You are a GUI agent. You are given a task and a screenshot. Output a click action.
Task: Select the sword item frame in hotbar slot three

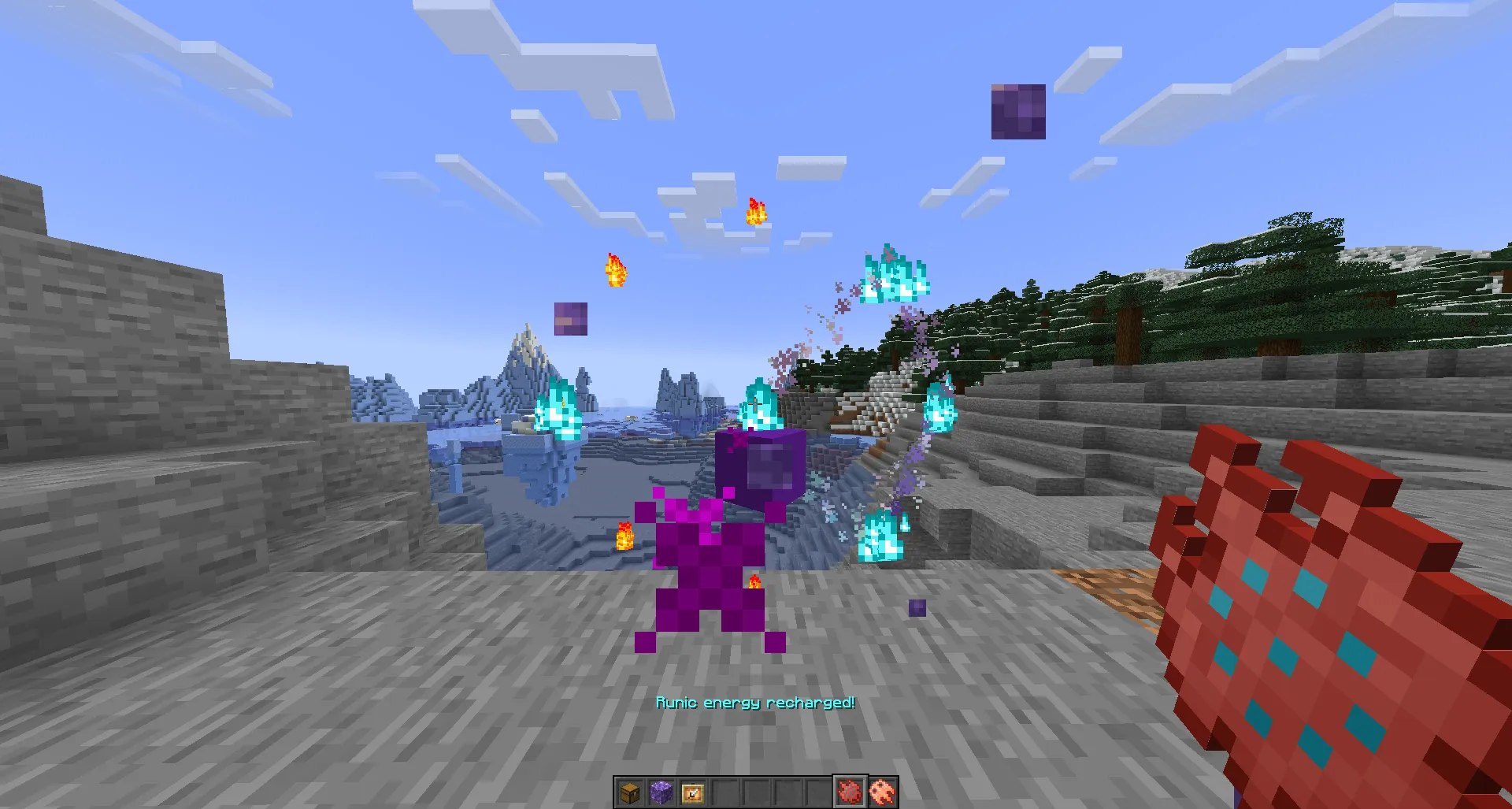[694, 792]
